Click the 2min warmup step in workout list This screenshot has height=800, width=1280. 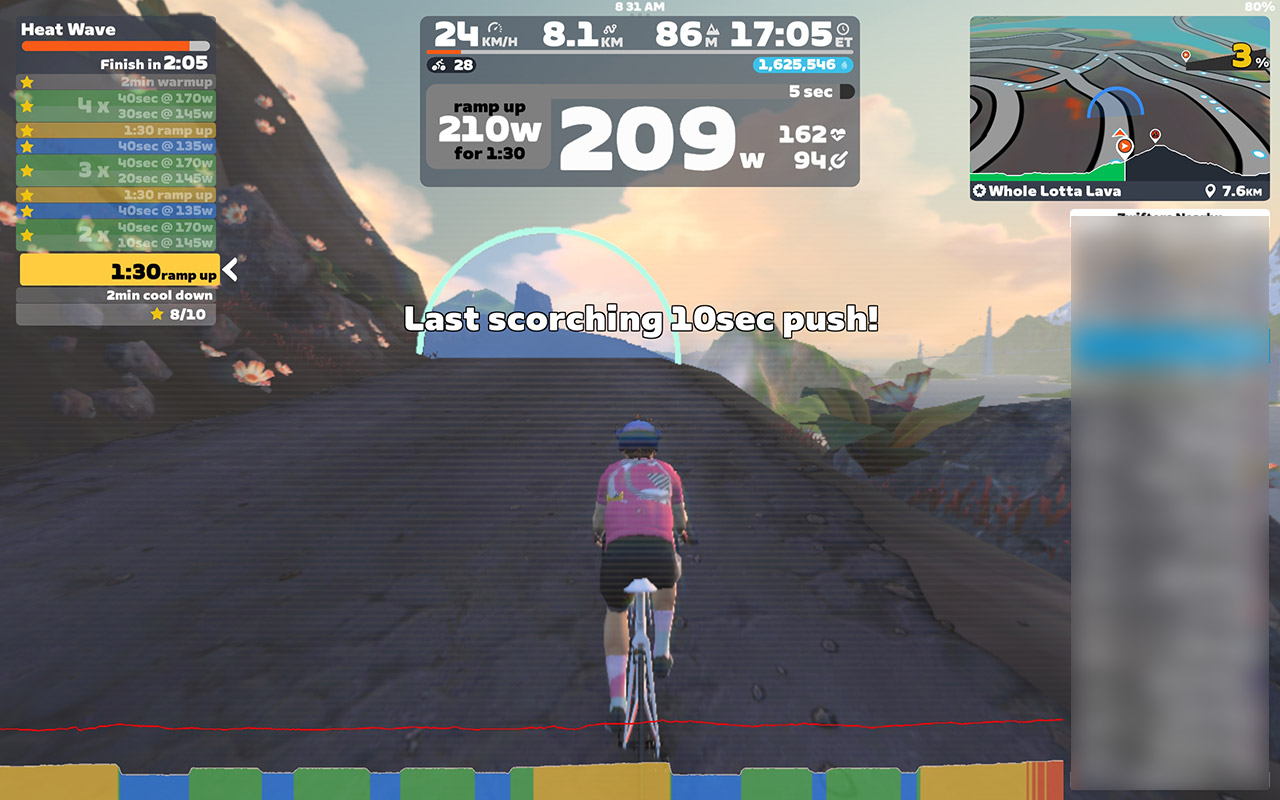pyautogui.click(x=117, y=82)
